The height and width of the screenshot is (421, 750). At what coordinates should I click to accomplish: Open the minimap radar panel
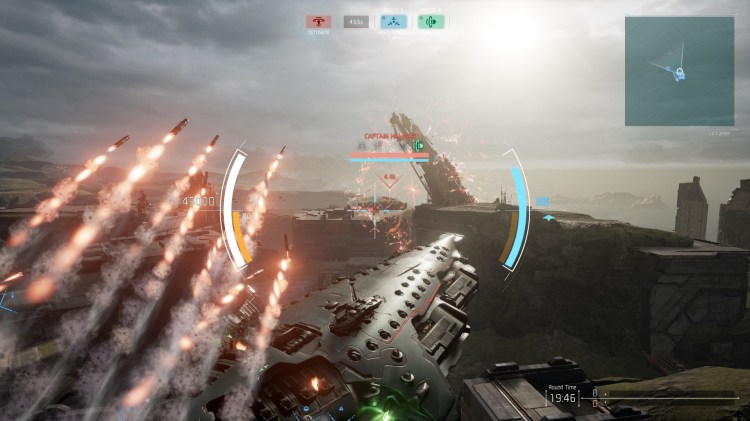pos(679,71)
